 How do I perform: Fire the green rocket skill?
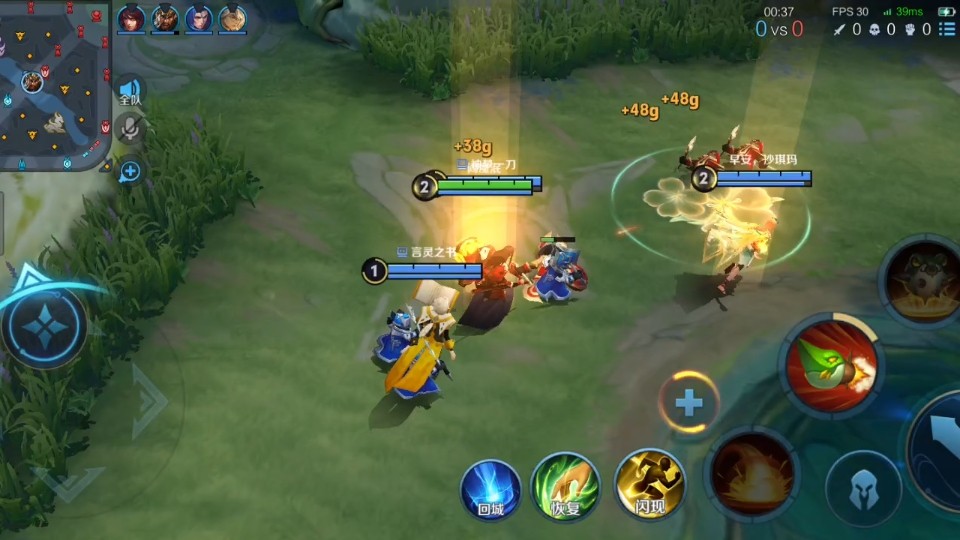(x=831, y=364)
